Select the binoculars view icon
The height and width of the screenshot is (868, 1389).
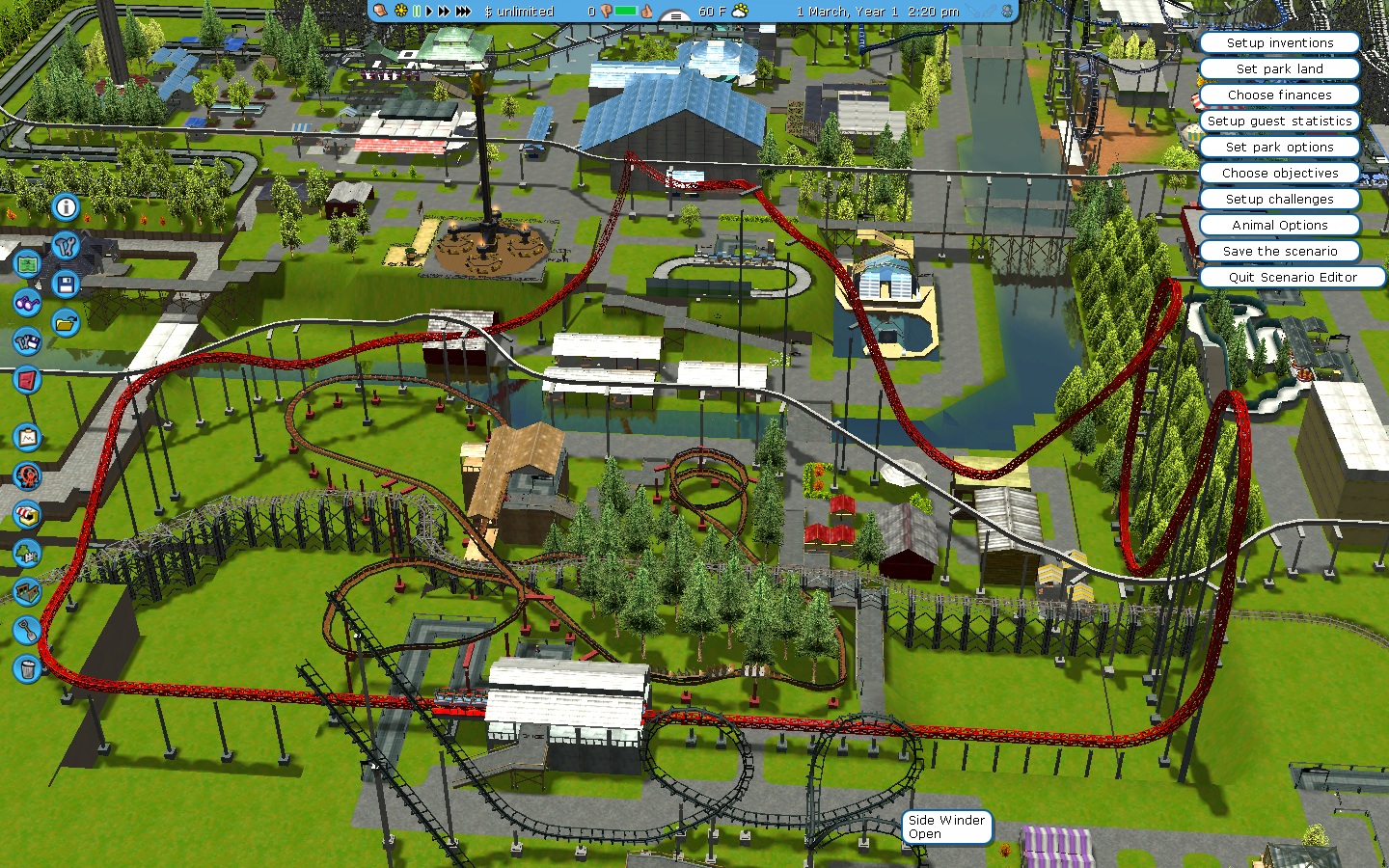pos(27,303)
